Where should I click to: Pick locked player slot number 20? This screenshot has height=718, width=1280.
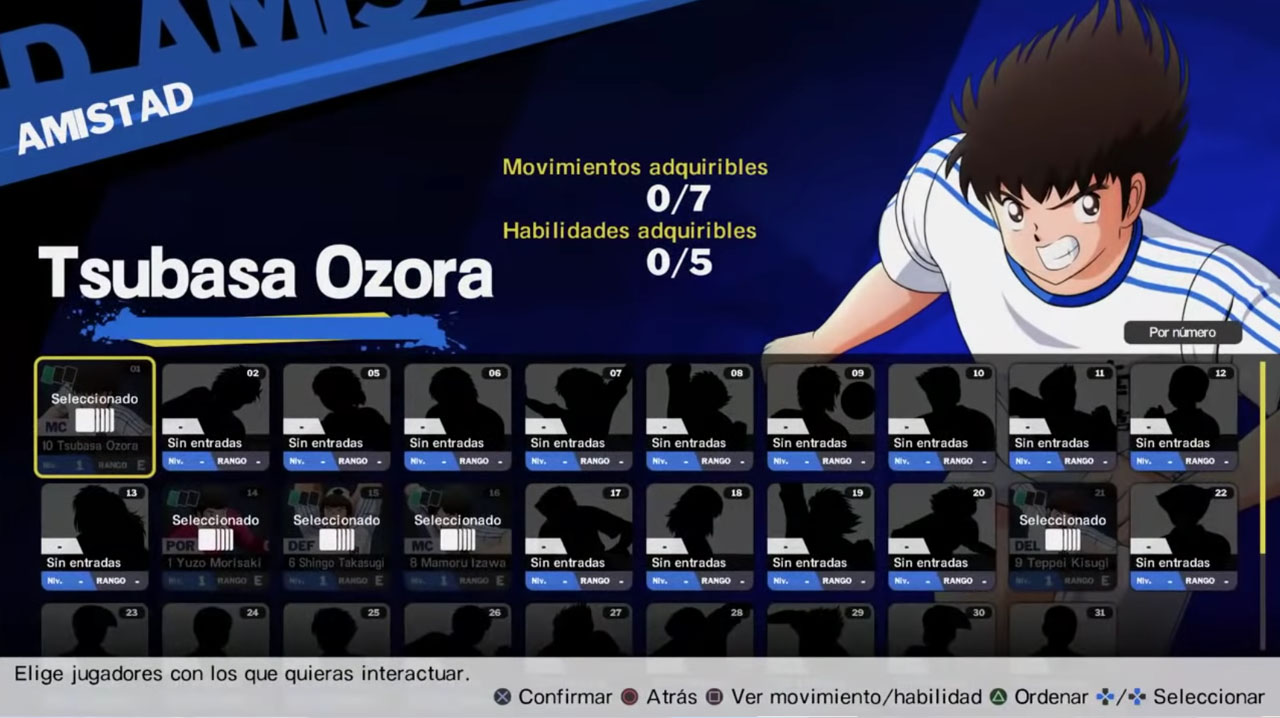pyautogui.click(x=942, y=537)
